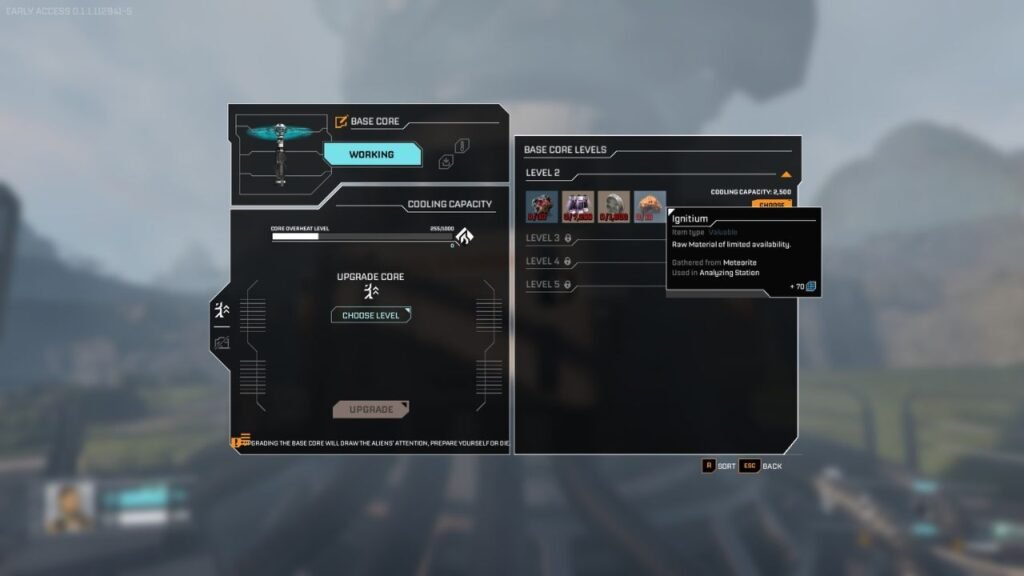Viewport: 1024px width, 576px height.
Task: Toggle the Working status button
Action: tap(371, 155)
